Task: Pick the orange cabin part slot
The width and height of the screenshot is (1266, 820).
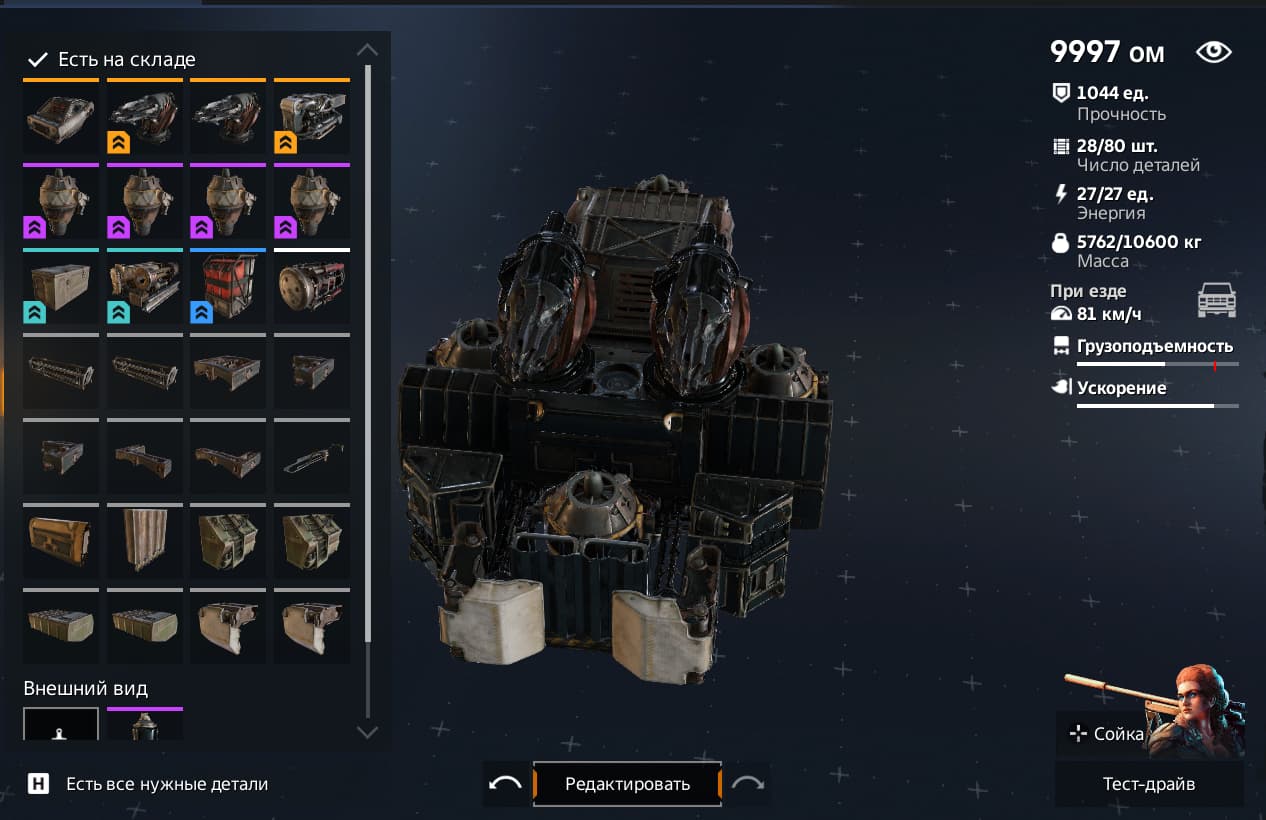Action: pyautogui.click(x=61, y=116)
